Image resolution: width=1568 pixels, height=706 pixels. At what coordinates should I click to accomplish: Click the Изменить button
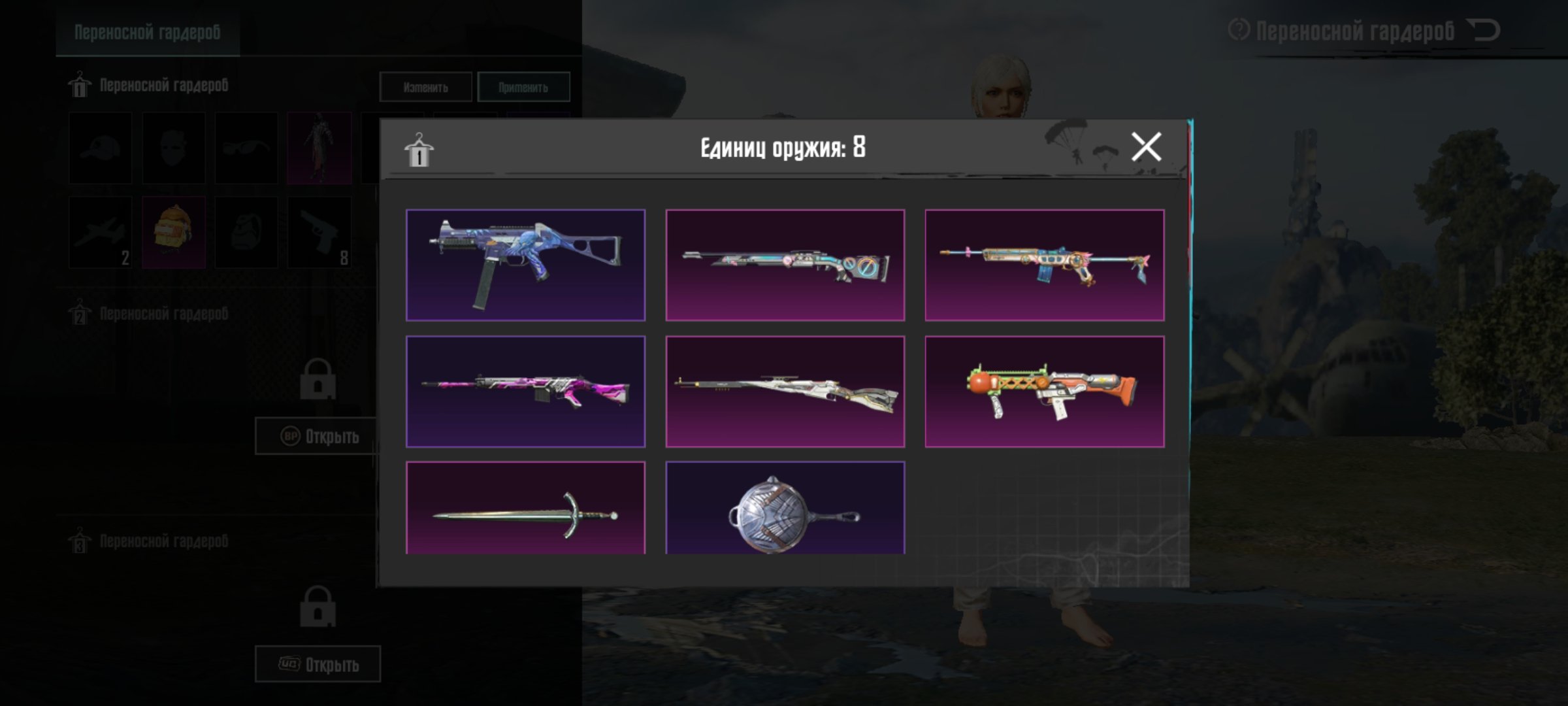(425, 87)
